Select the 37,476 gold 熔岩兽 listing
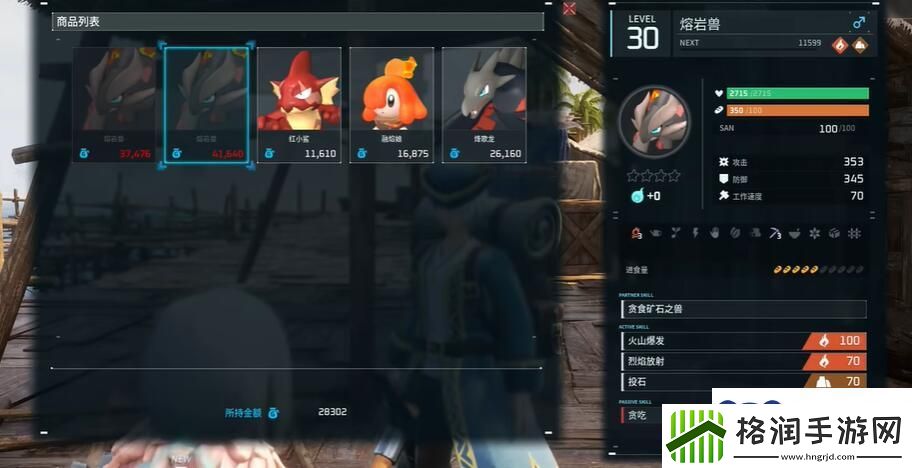 [x=115, y=104]
